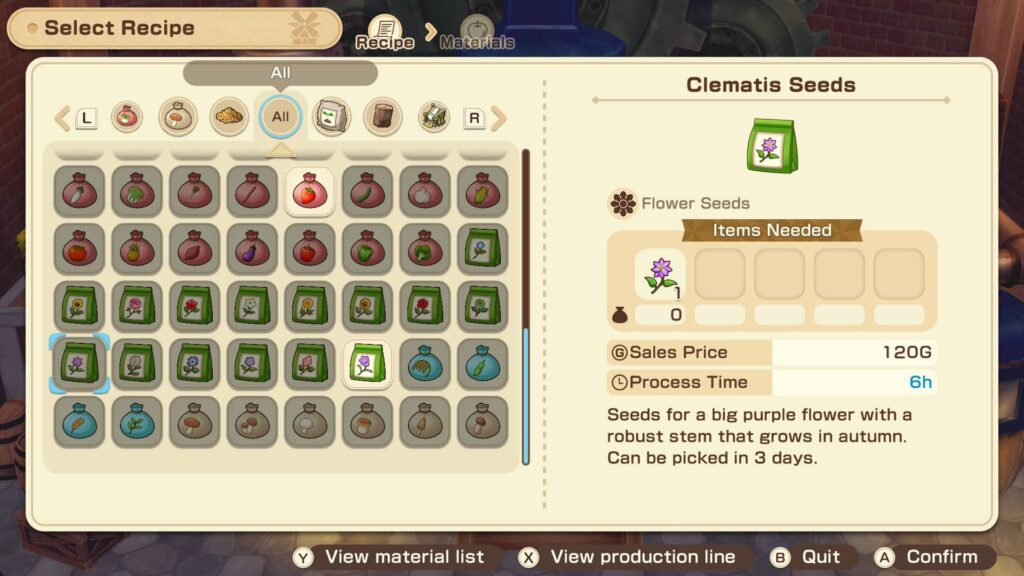The image size is (1024, 576).
Task: Select the All category tab
Action: click(x=280, y=117)
